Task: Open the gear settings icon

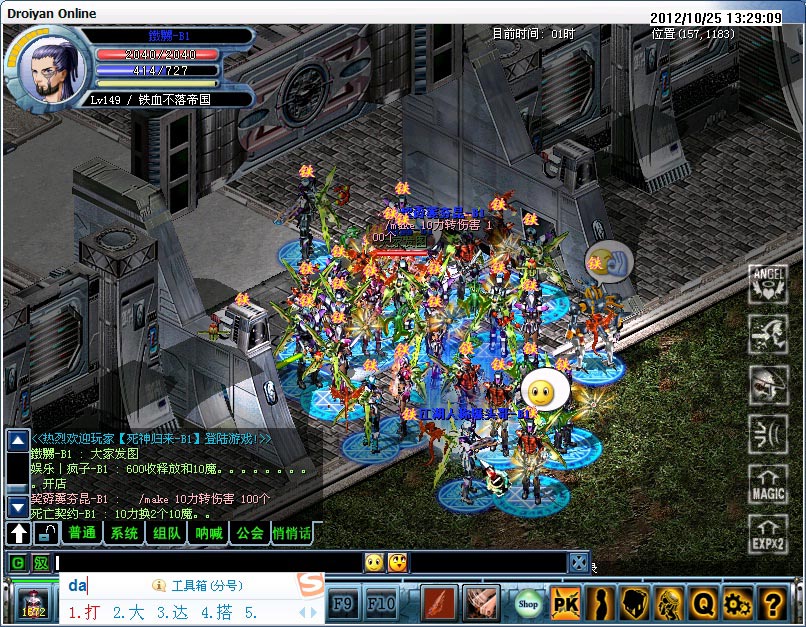Action: pos(737,603)
